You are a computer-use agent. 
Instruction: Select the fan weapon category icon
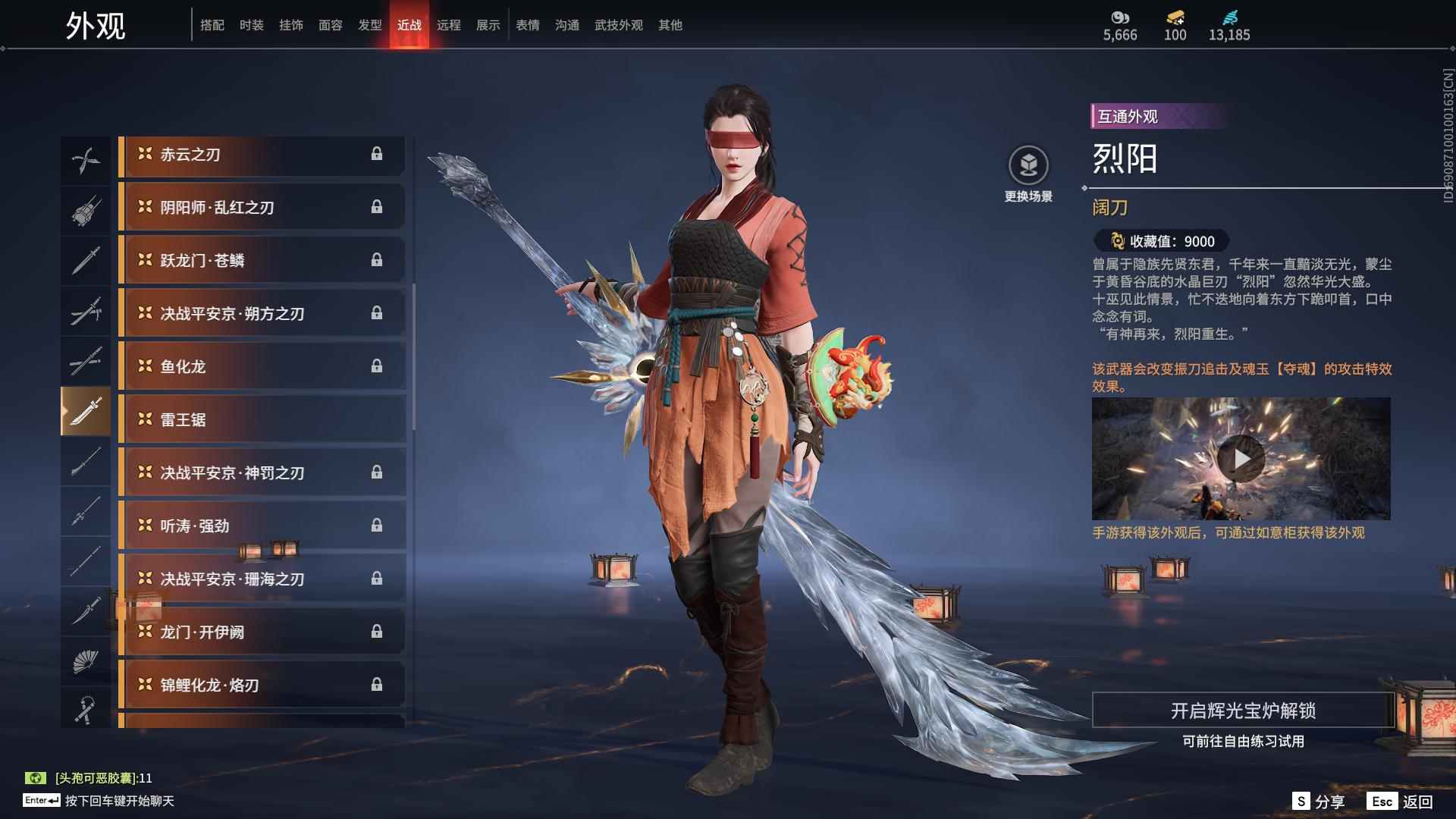pos(86,661)
